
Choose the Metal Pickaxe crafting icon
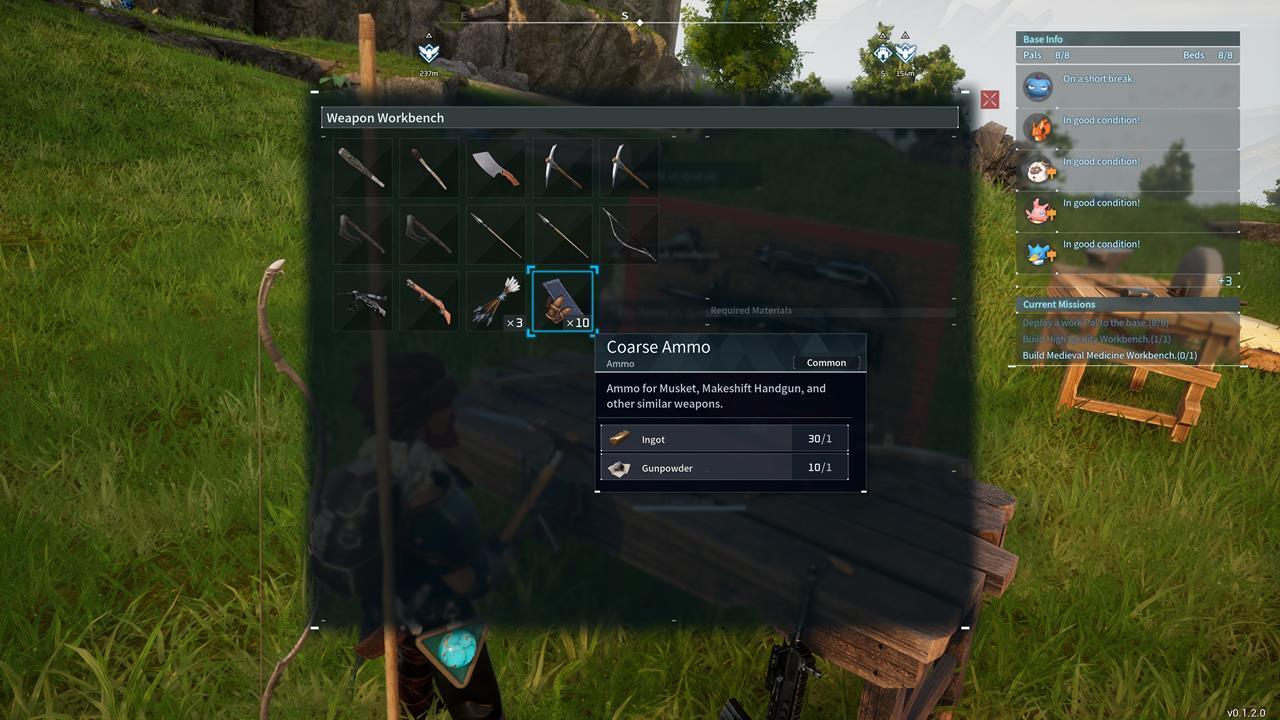pyautogui.click(x=628, y=167)
